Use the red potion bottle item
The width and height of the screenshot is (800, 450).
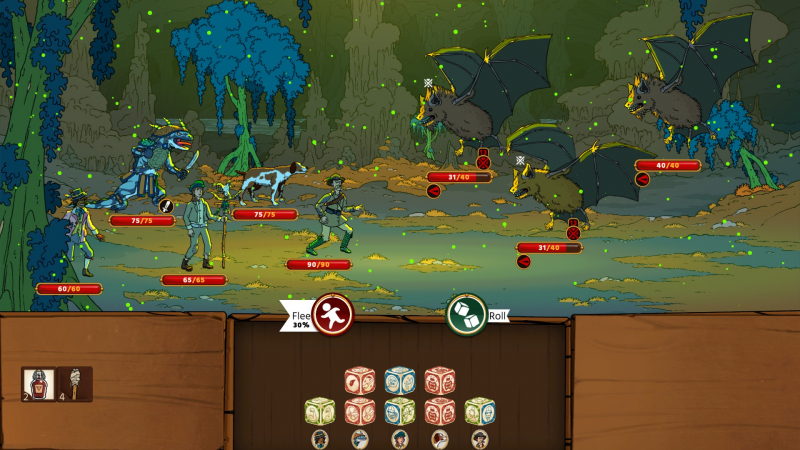point(37,383)
